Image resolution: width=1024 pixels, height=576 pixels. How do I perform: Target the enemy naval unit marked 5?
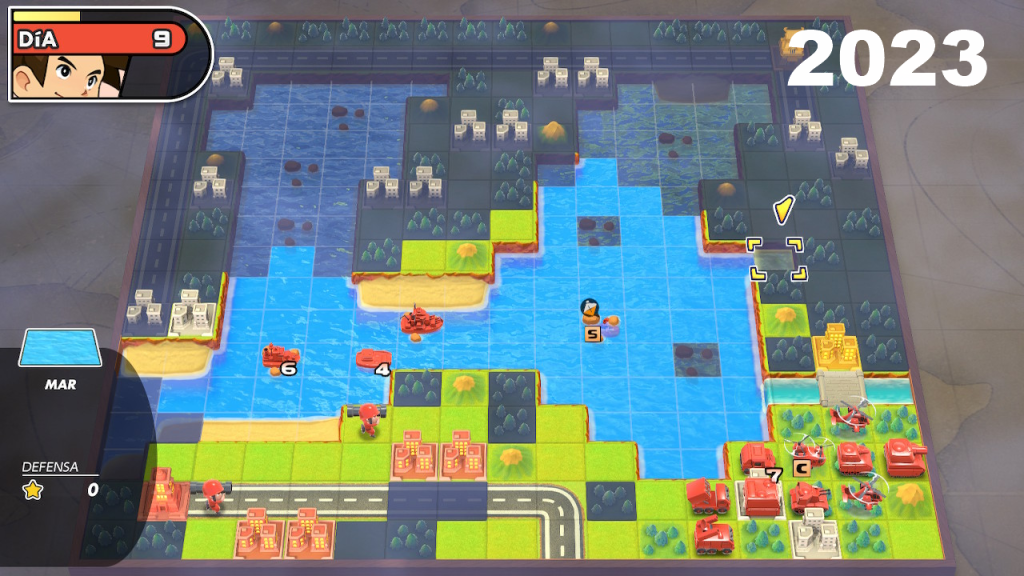pos(591,313)
